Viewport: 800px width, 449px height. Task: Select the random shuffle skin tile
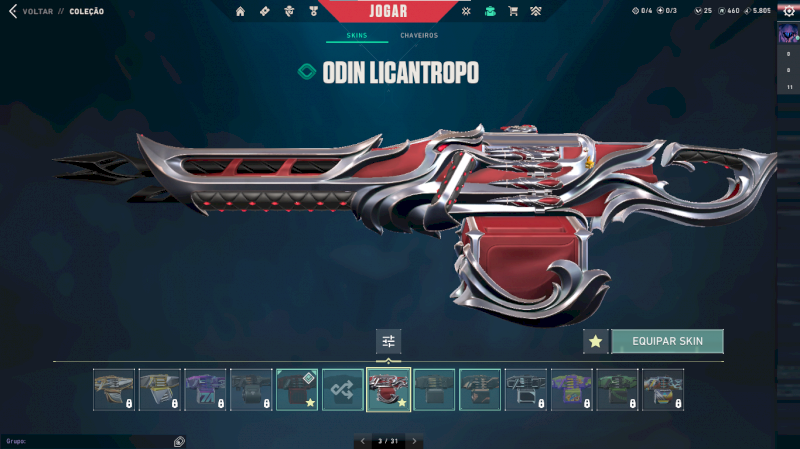[343, 389]
